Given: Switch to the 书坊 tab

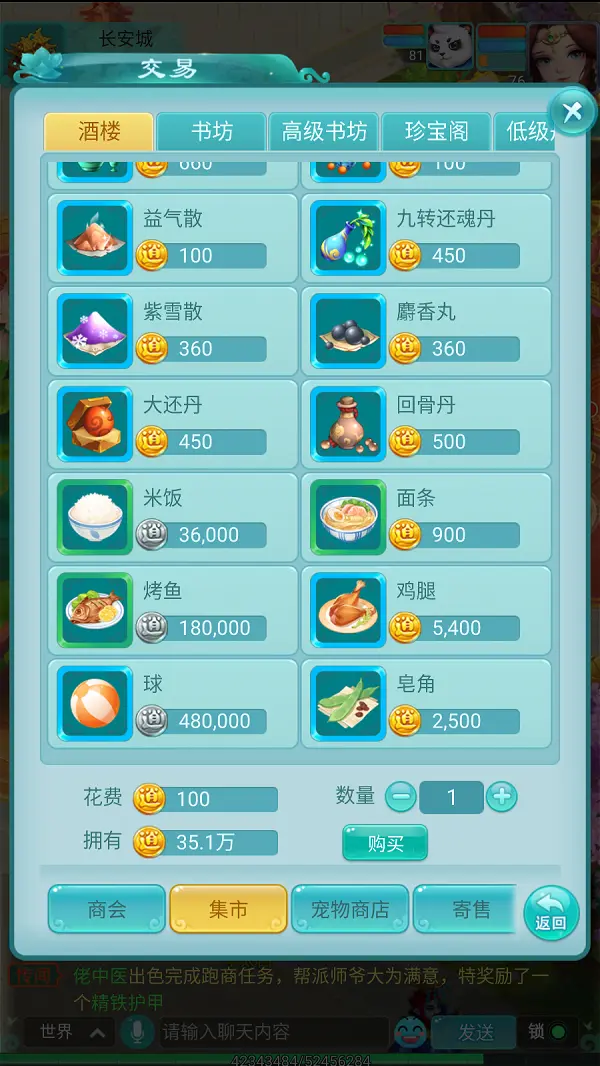Looking at the screenshot, I should [211, 133].
